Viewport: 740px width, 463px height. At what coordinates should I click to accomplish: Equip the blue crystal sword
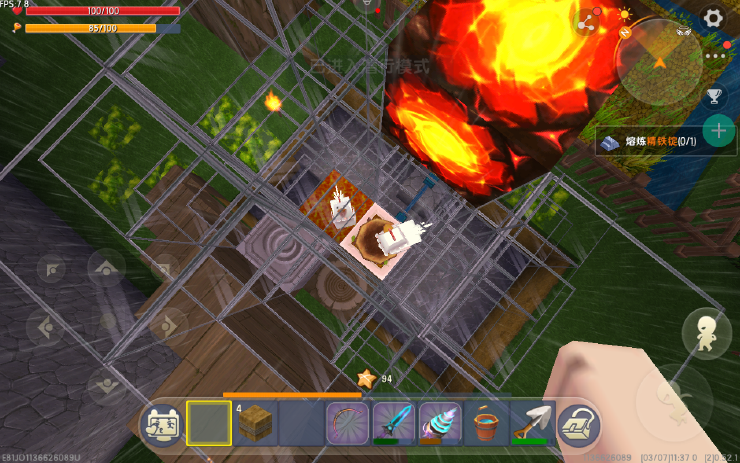[x=393, y=424]
